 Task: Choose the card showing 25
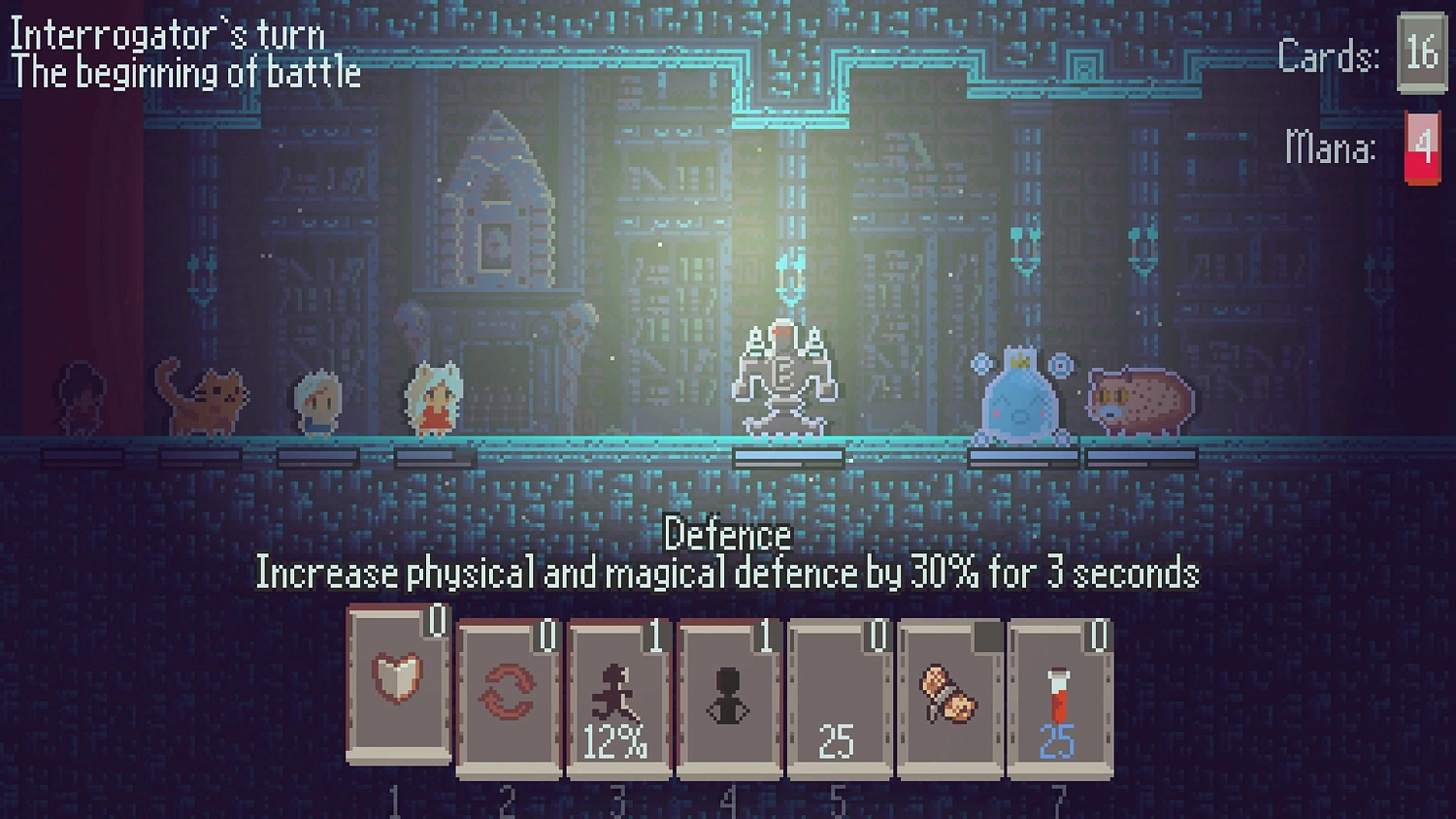pyautogui.click(x=839, y=693)
